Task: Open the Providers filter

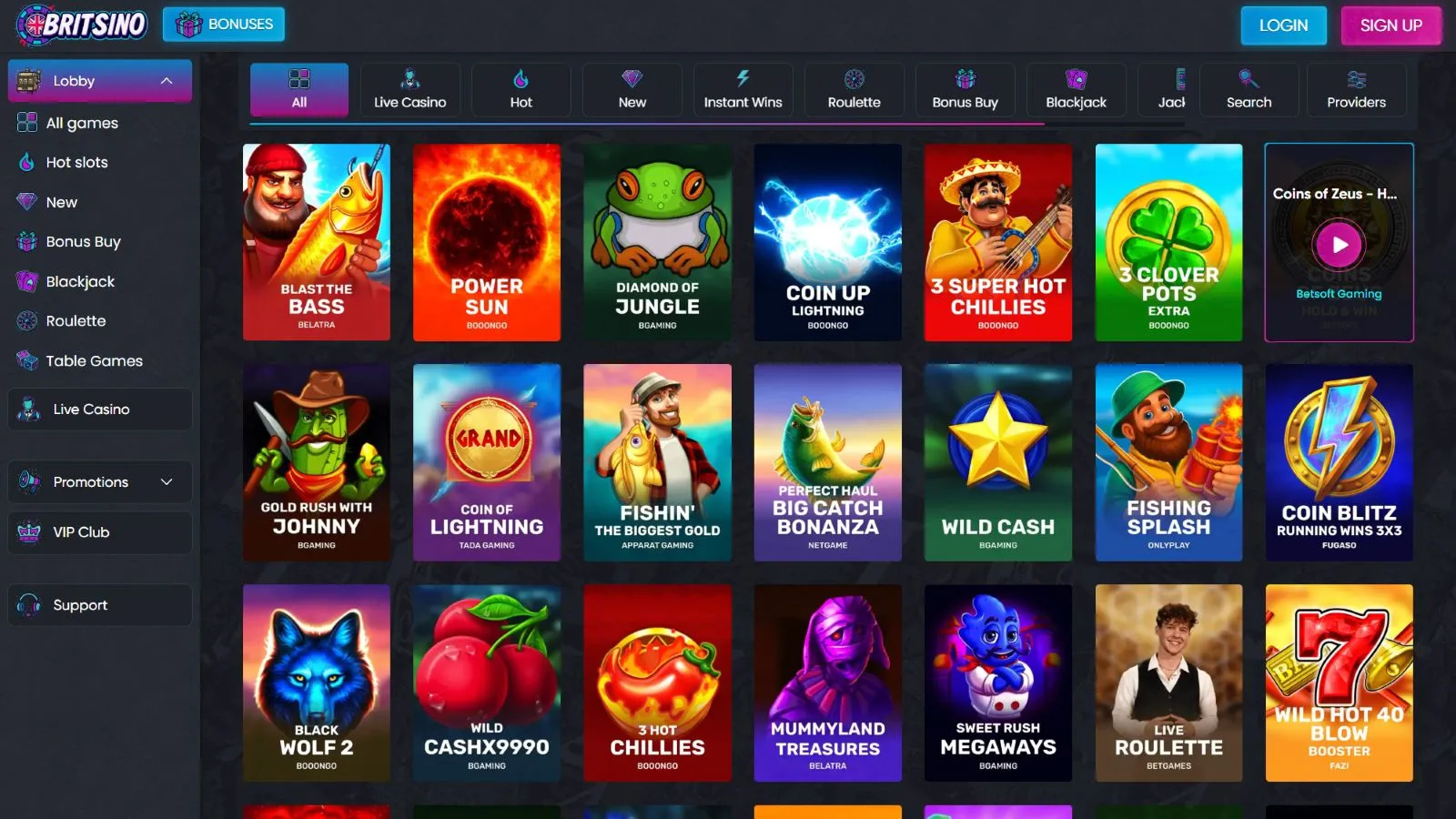Action: coord(1356,89)
